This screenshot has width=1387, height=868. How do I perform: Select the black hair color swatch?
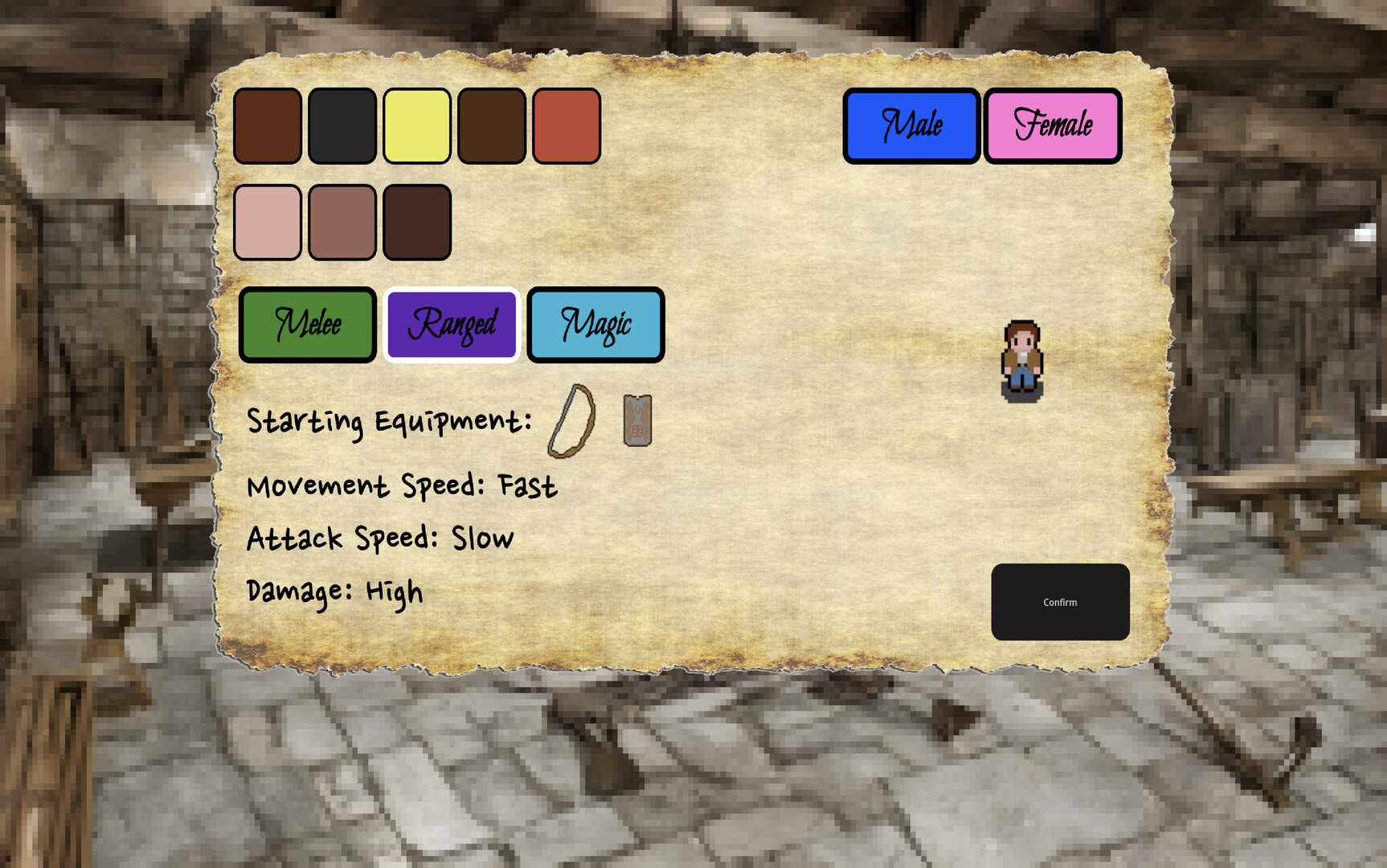342,126
